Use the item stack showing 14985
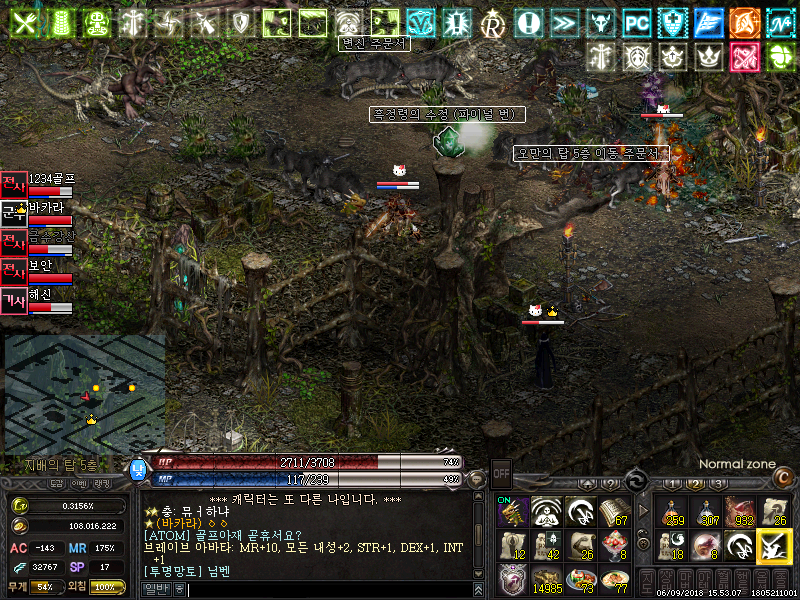Image resolution: width=800 pixels, height=600 pixels. pyautogui.click(x=546, y=580)
